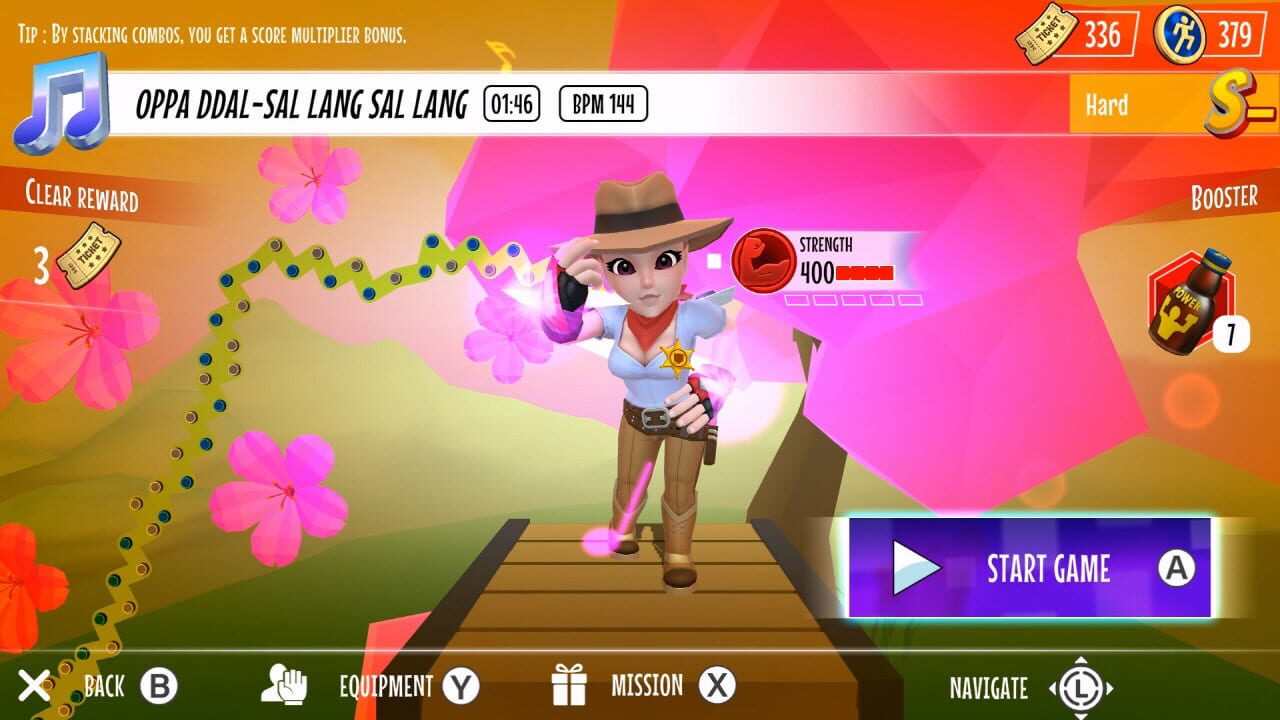
Task: Click the red Strength 400 progress bar
Action: (864, 271)
